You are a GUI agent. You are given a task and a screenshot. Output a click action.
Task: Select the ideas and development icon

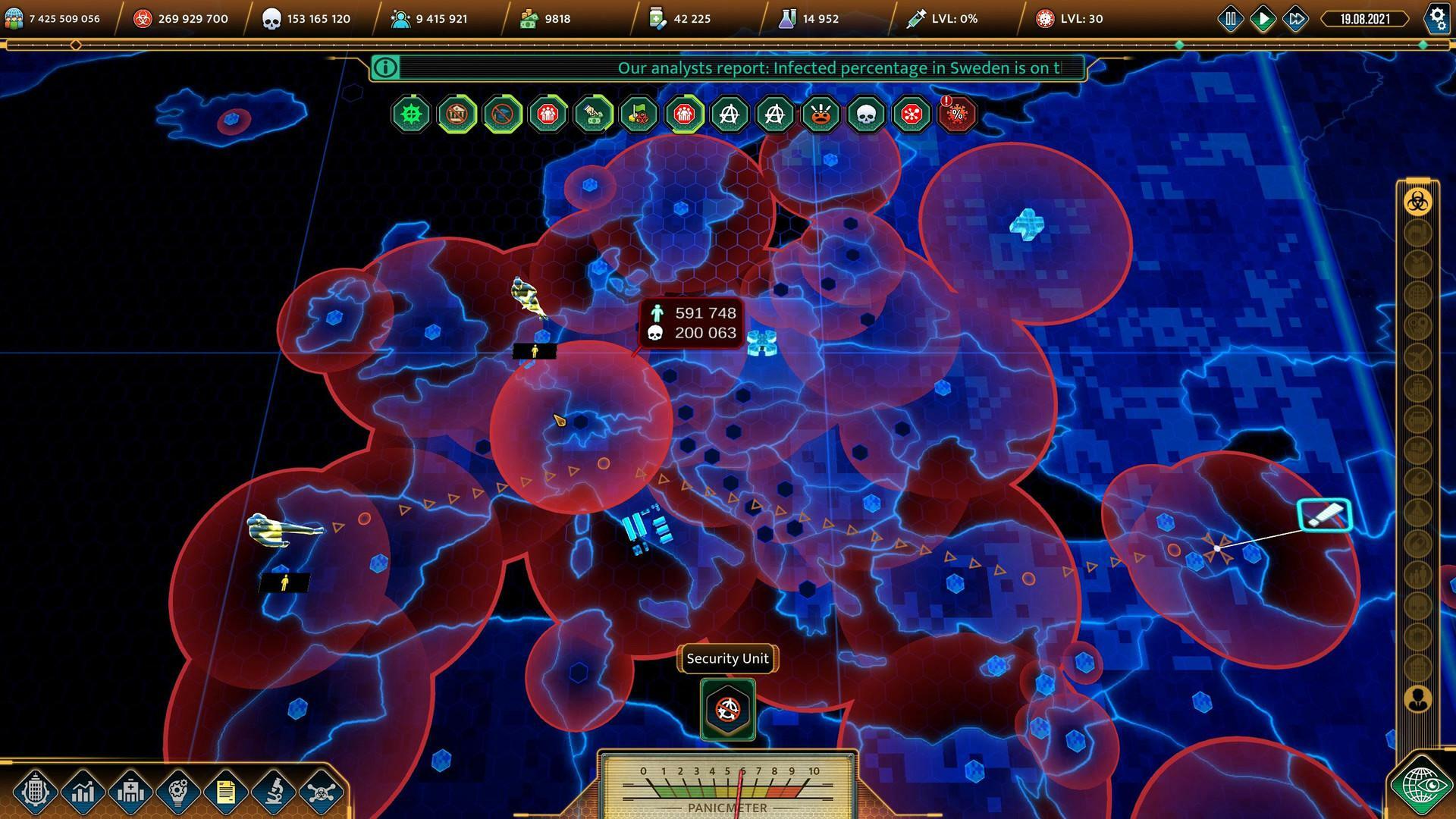[177, 791]
